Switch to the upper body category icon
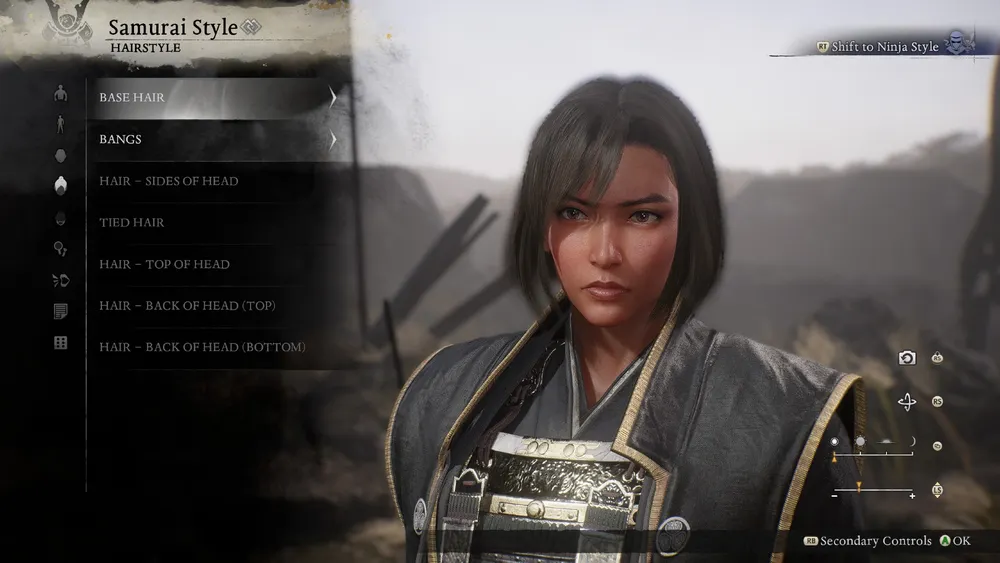The image size is (1000, 563). [x=61, y=94]
